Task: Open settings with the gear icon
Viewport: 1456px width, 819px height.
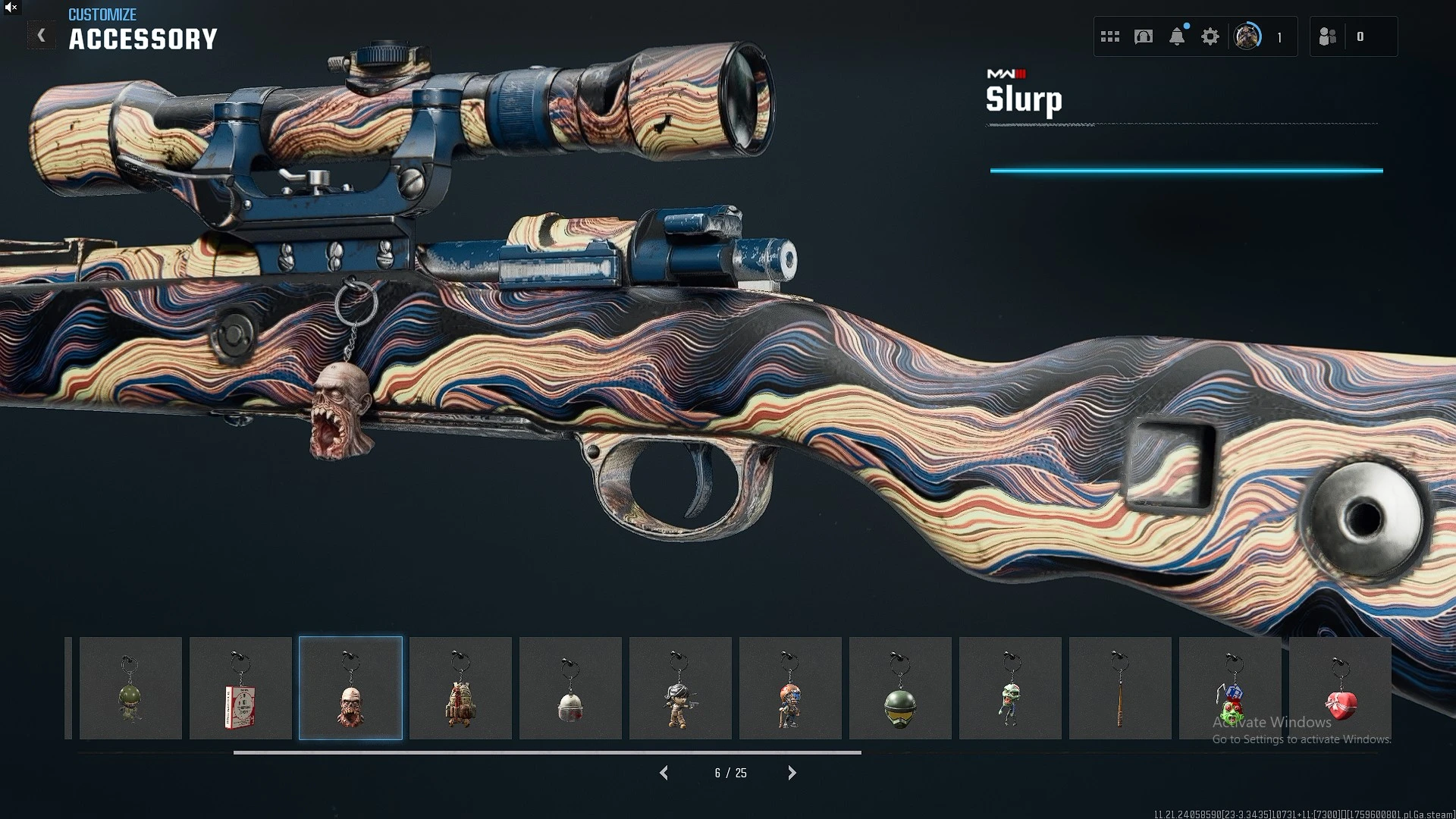Action: [1210, 36]
